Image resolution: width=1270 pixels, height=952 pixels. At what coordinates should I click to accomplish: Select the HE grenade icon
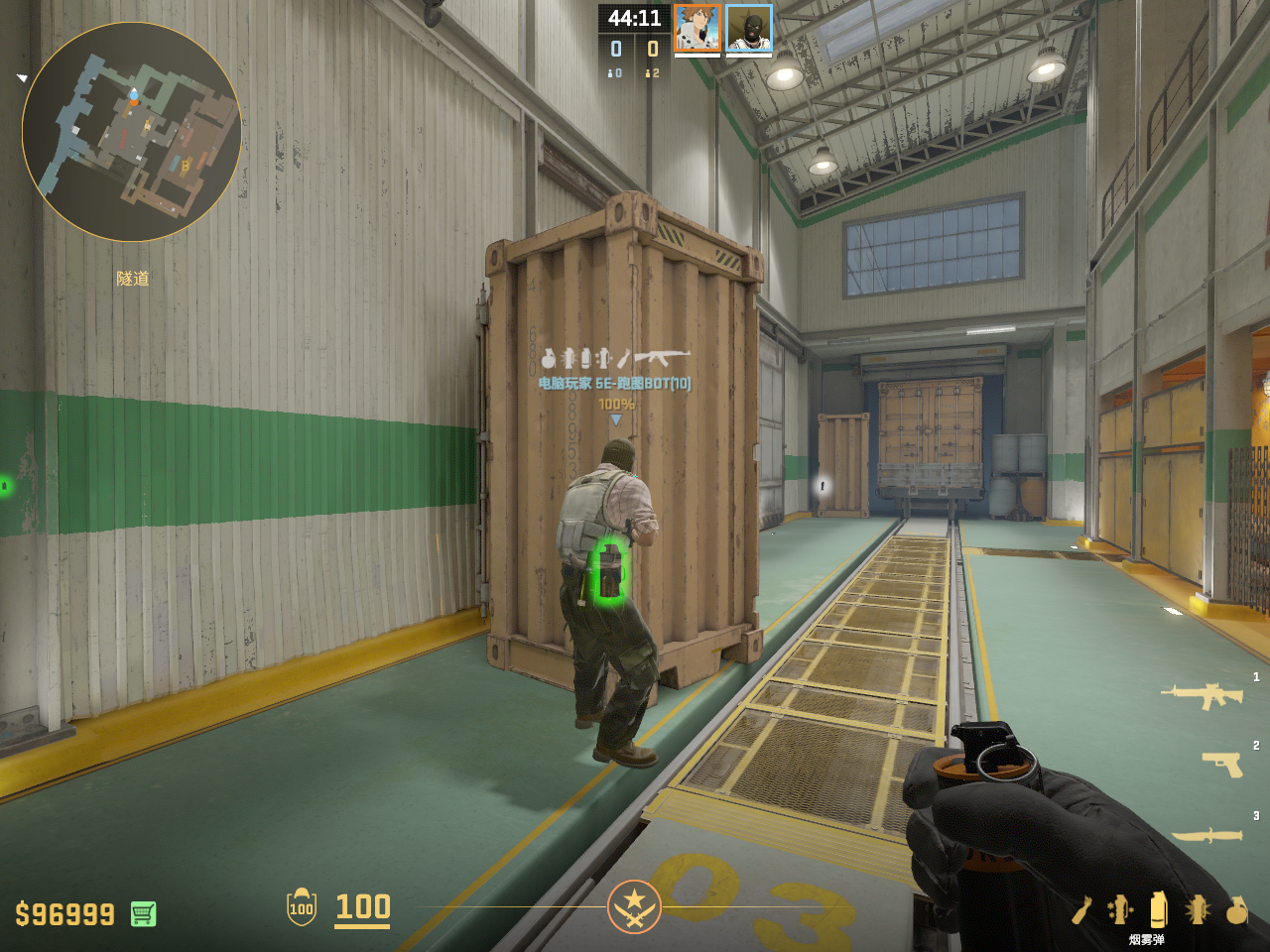[x=1236, y=909]
